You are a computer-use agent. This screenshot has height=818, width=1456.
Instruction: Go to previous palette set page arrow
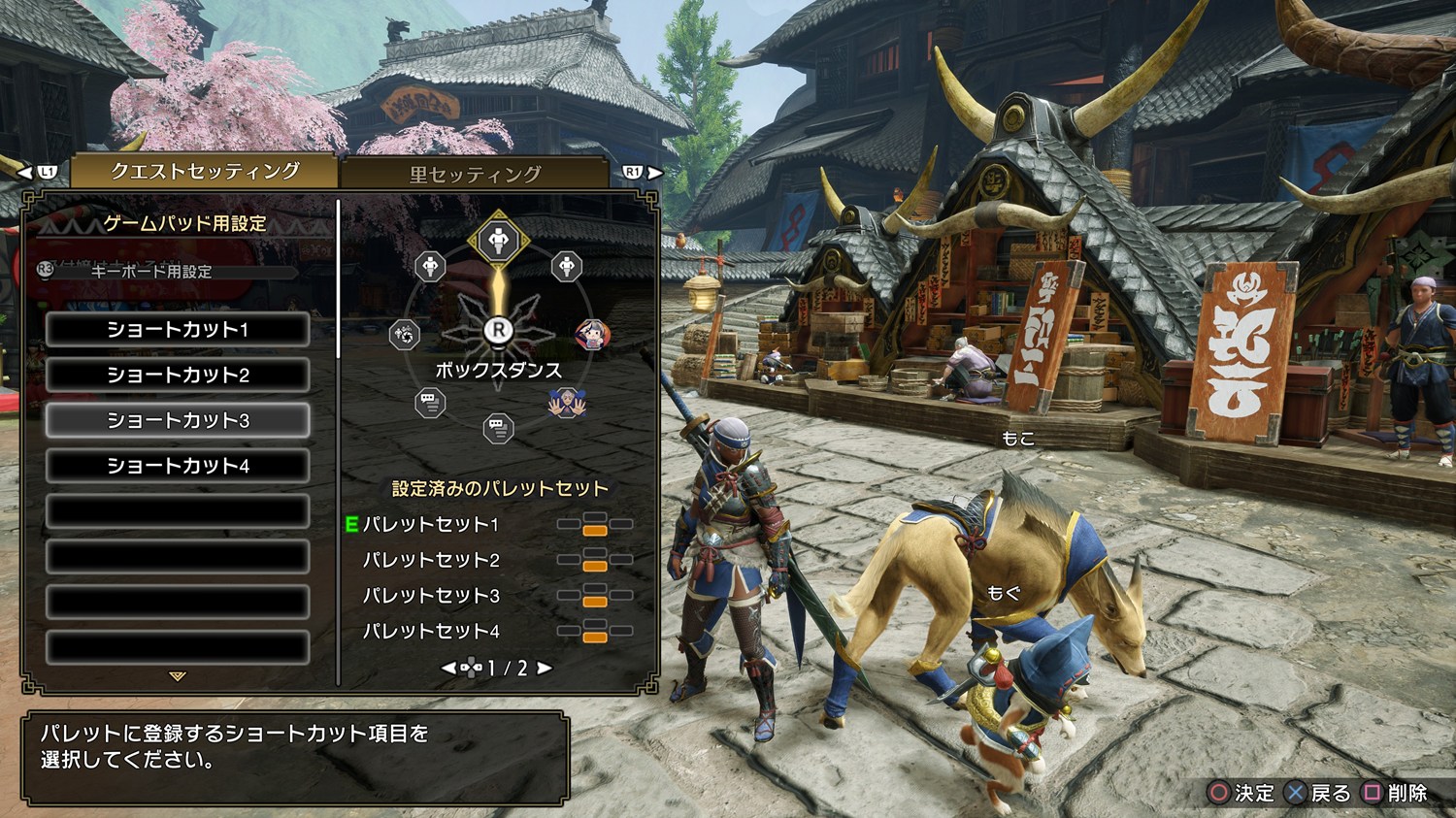point(447,669)
